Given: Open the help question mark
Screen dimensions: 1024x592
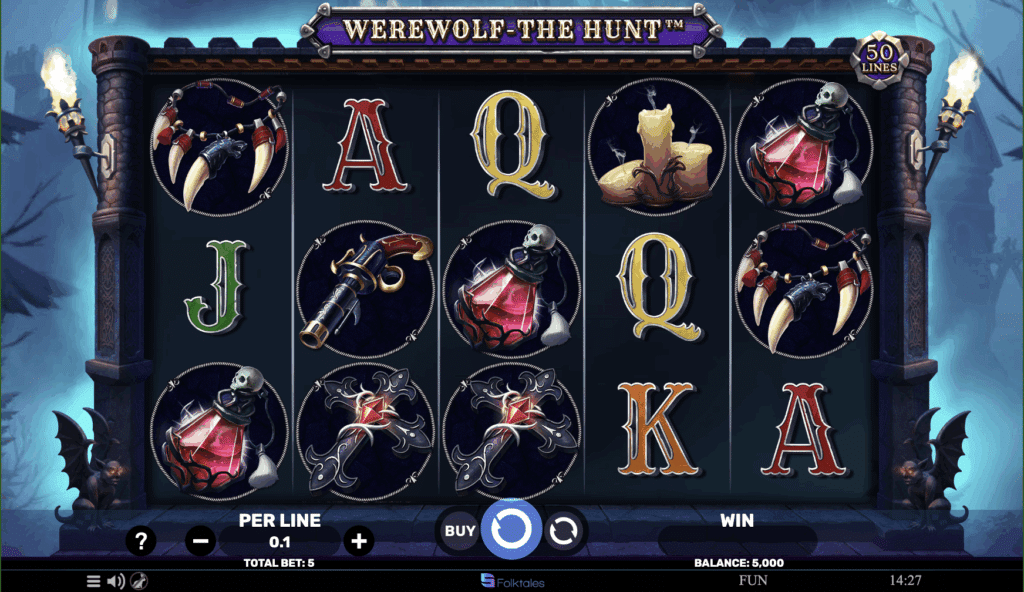Looking at the screenshot, I should pos(141,542).
